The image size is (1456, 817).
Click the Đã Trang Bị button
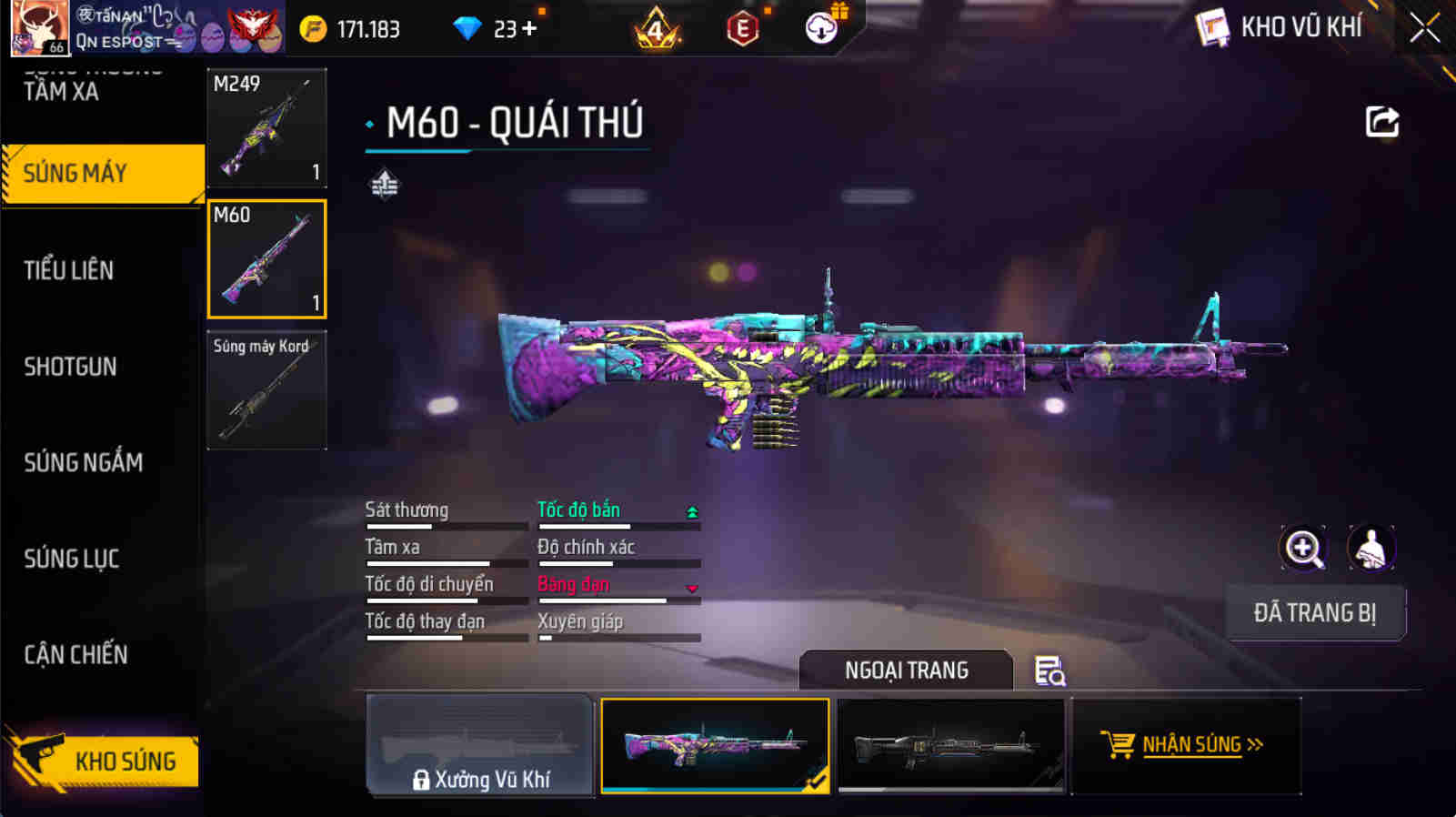1314,613
